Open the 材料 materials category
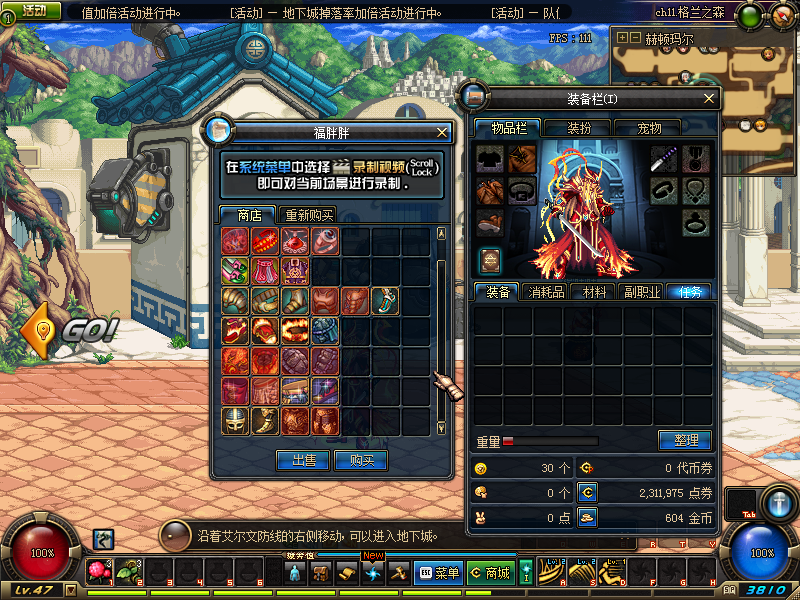Image resolution: width=800 pixels, height=600 pixels. pos(594,292)
